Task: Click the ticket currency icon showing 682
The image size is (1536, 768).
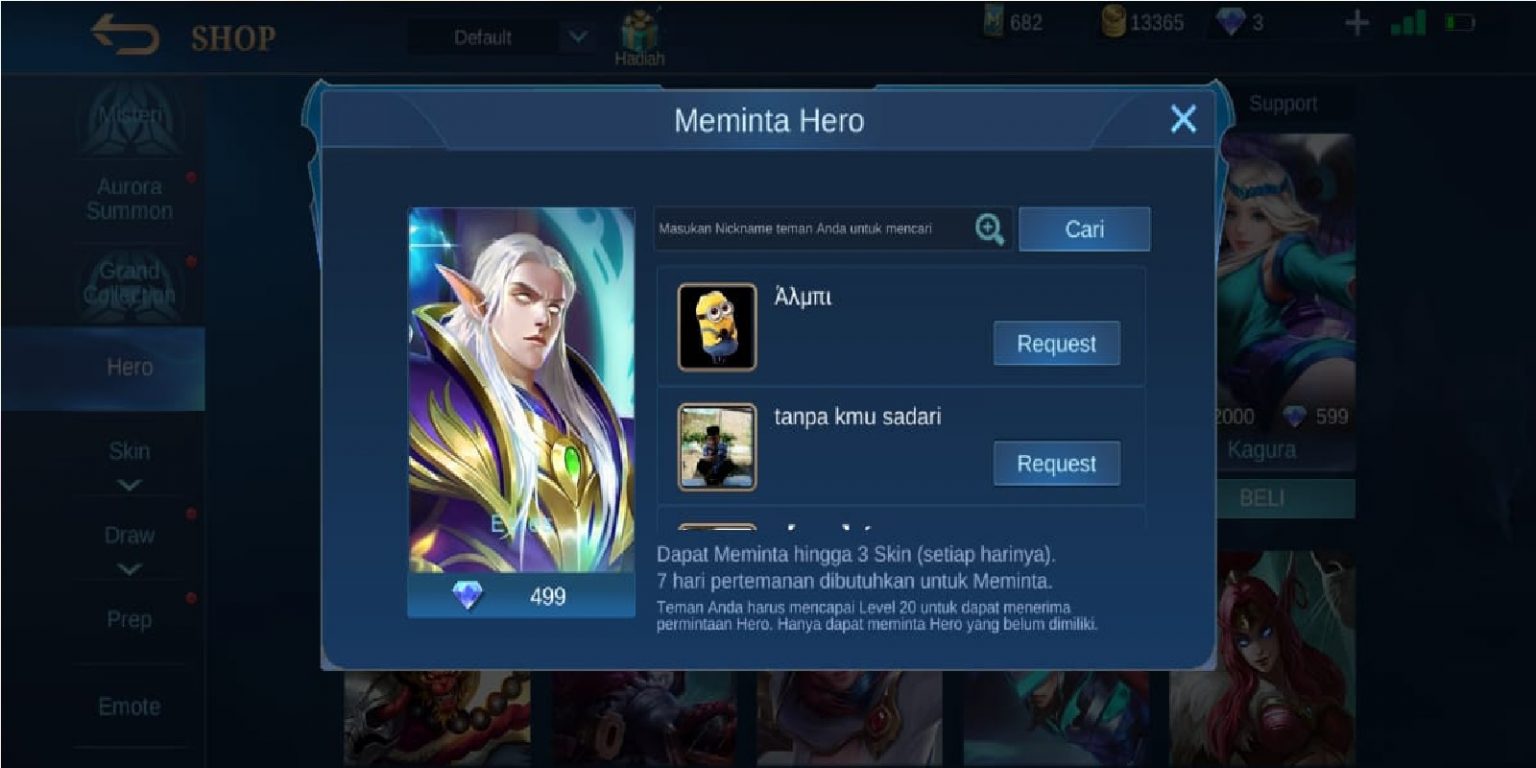Action: (x=993, y=21)
